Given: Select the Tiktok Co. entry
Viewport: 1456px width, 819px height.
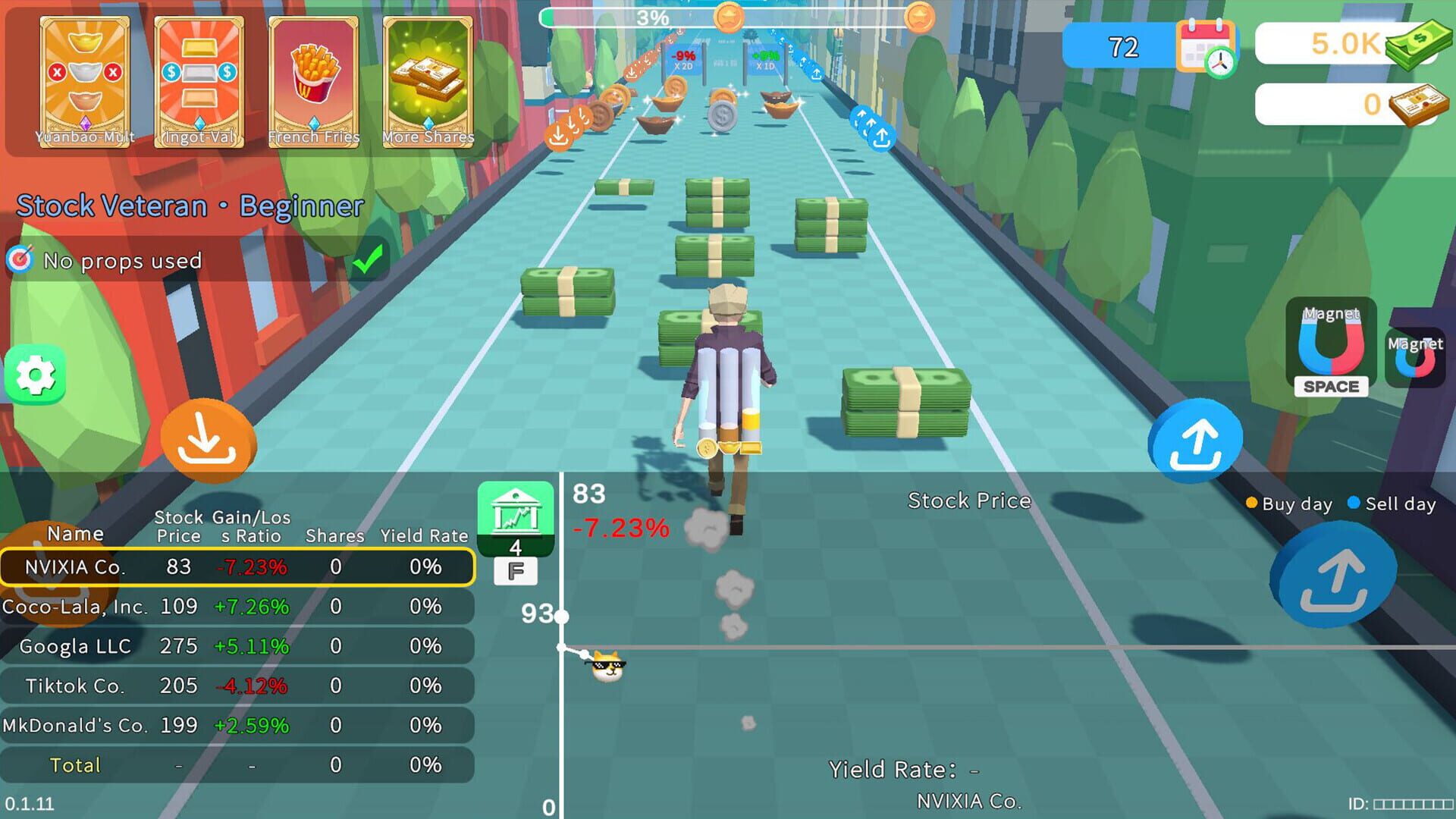Looking at the screenshot, I should click(235, 686).
